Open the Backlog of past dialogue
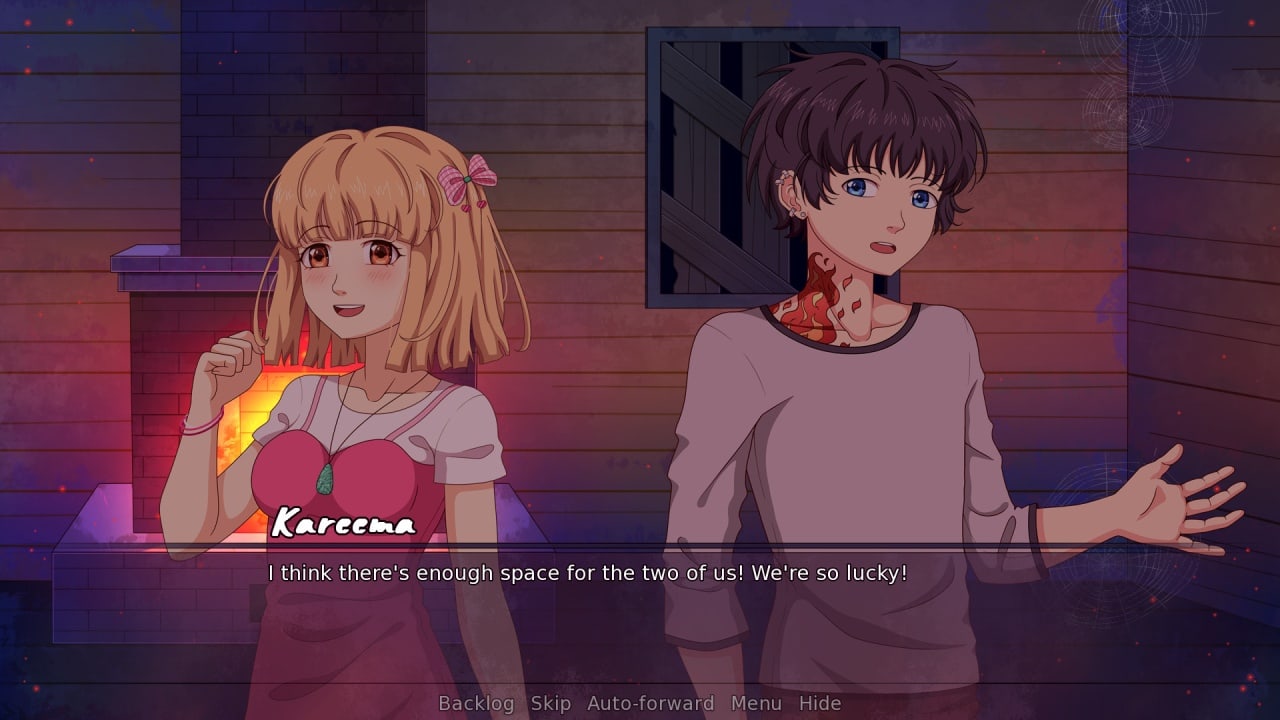The image size is (1280, 720). 476,703
